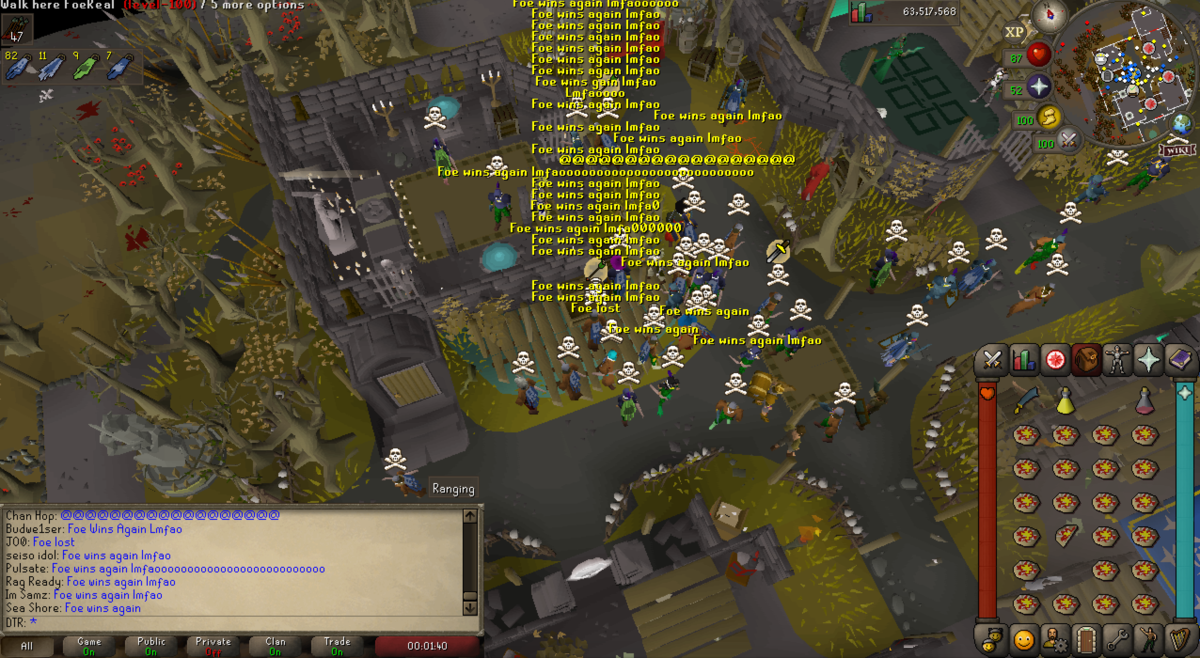Image resolution: width=1200 pixels, height=658 pixels.
Task: Toggle quick prayers with the prayer orb
Action: [x=1039, y=86]
